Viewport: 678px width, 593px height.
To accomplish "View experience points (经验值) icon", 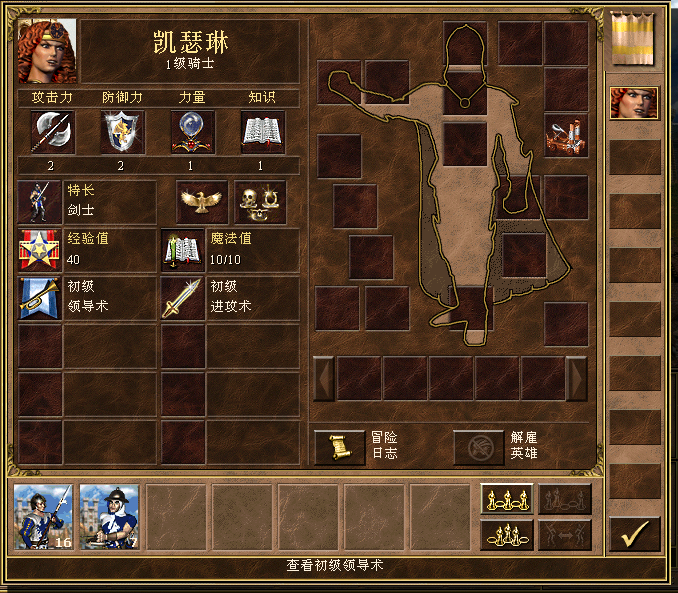I will pyautogui.click(x=40, y=250).
